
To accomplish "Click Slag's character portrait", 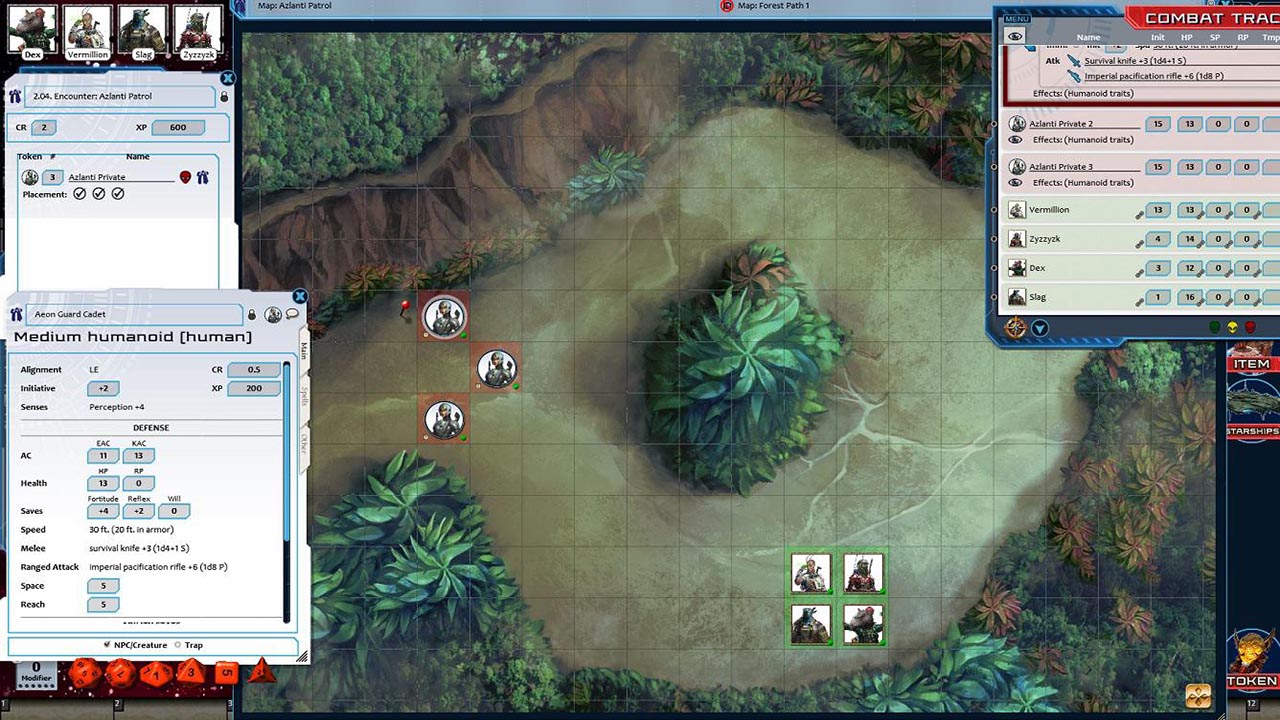I will [143, 28].
